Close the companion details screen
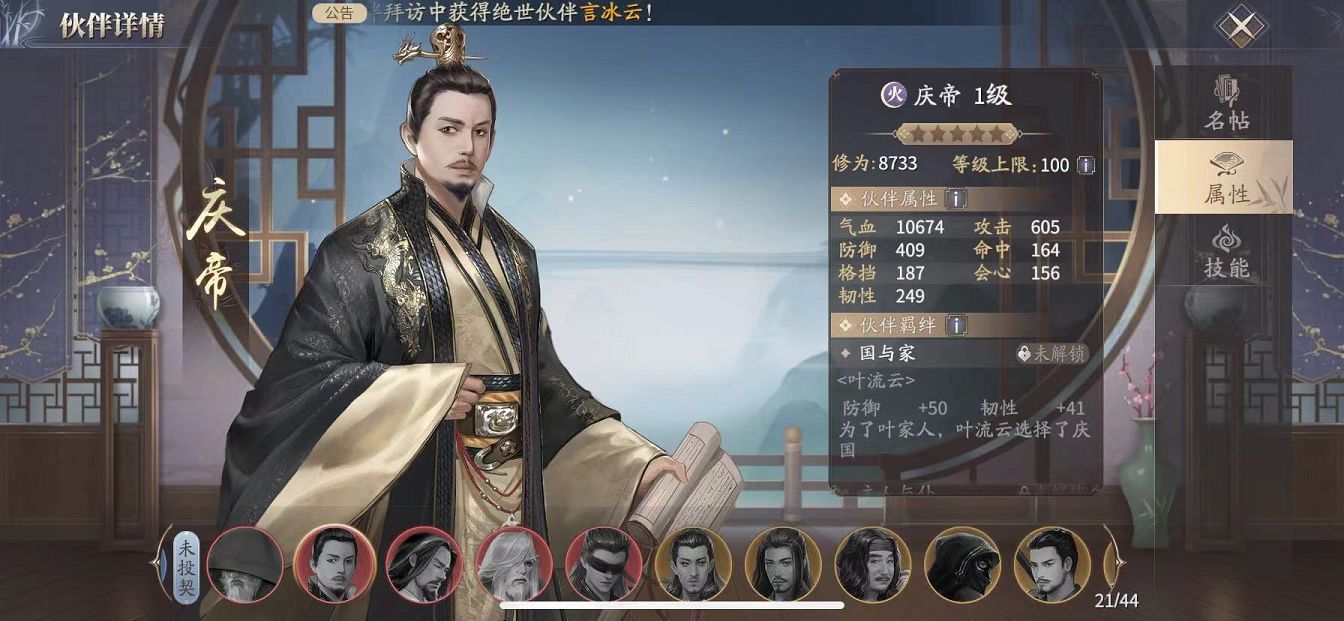 click(1240, 27)
